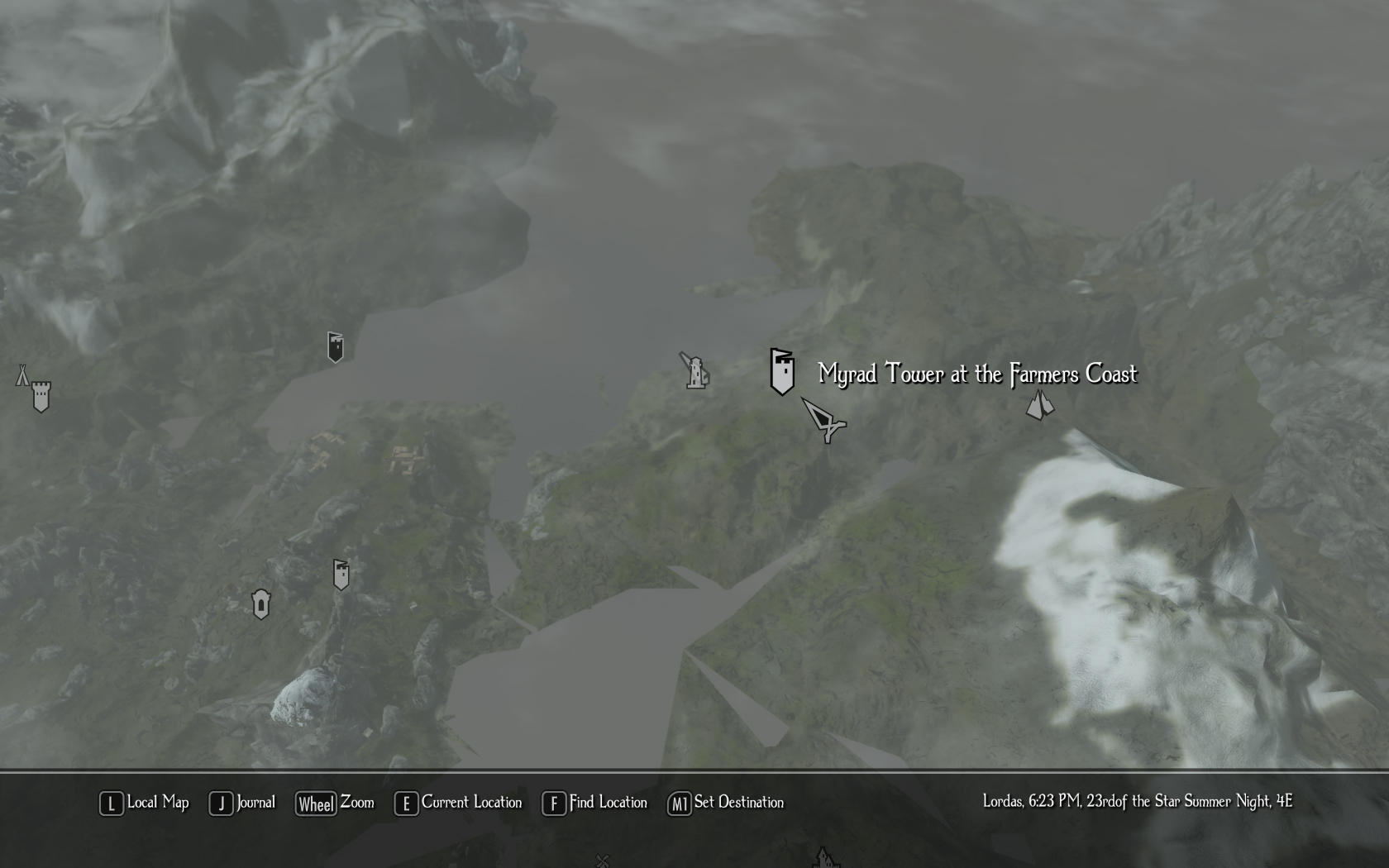Open the Journal from the map bar
This screenshot has width=1389, height=868.
point(242,803)
